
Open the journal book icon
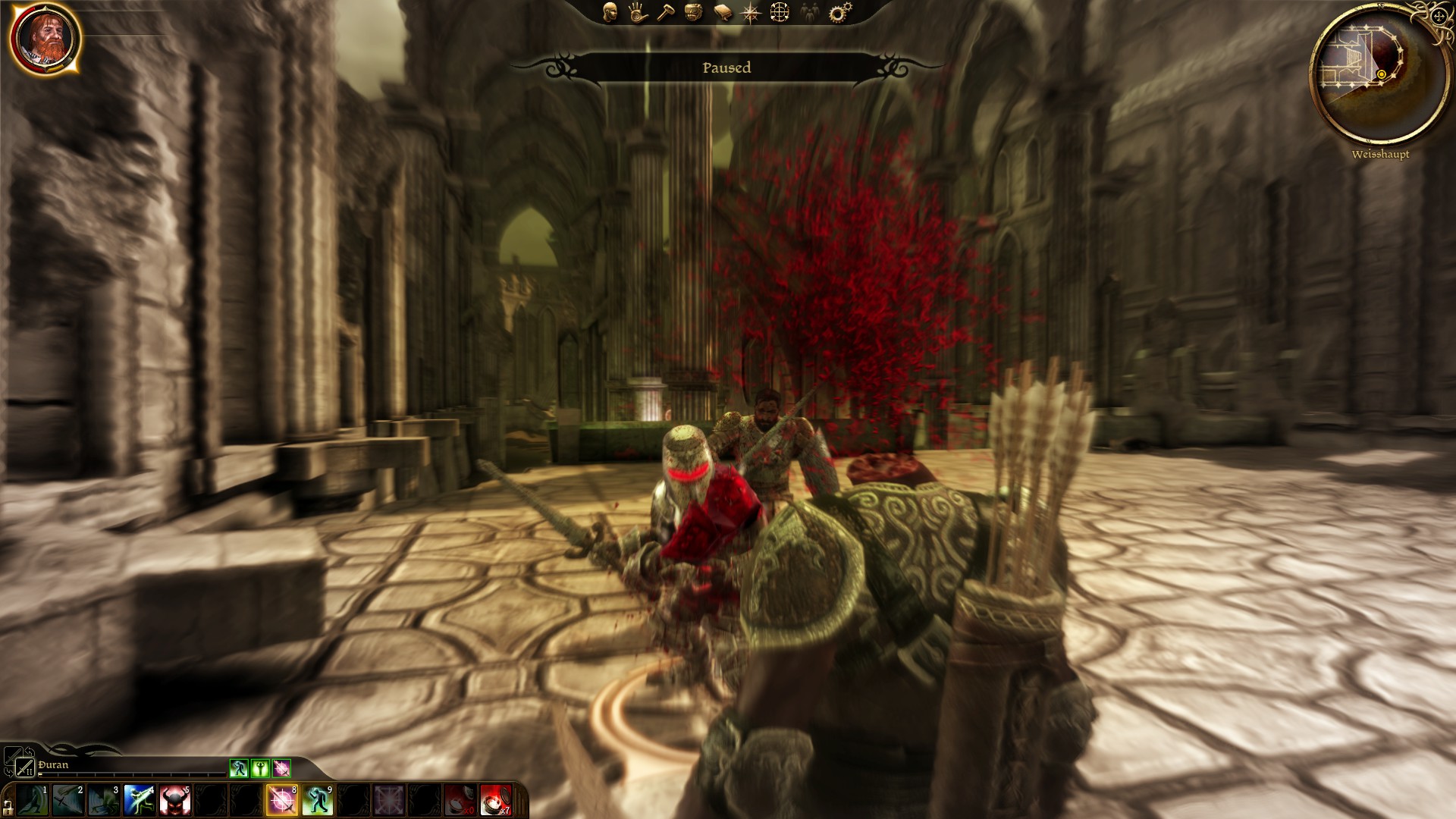[723, 12]
